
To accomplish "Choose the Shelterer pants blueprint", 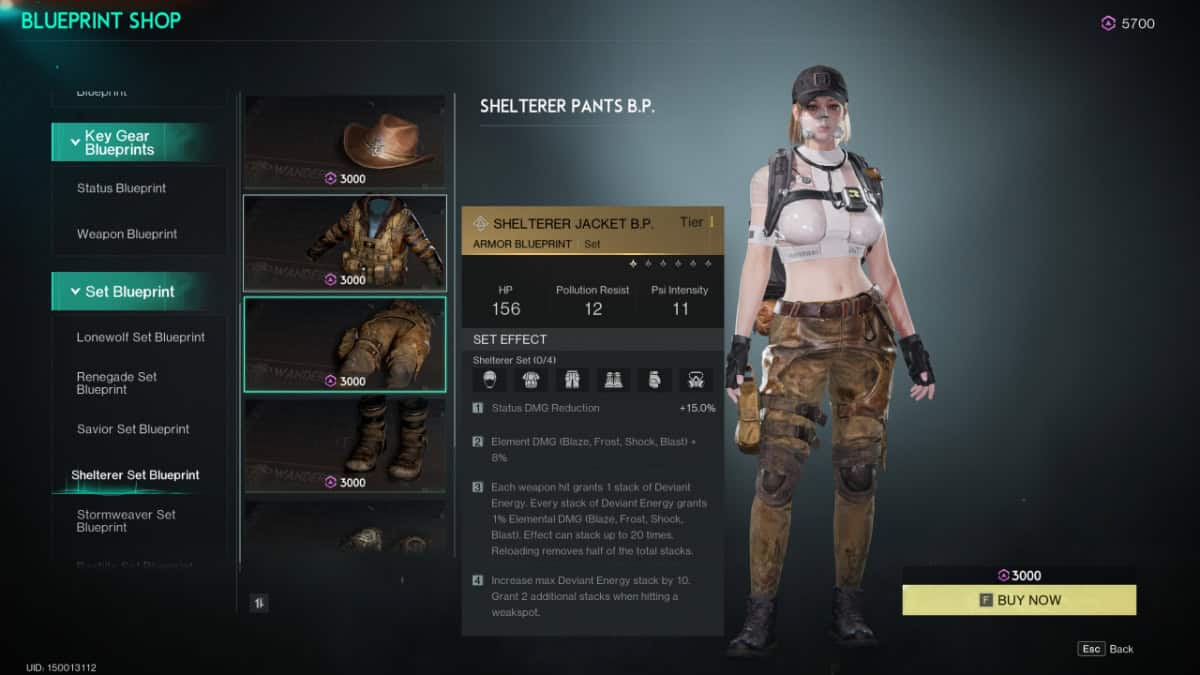I will coord(345,344).
